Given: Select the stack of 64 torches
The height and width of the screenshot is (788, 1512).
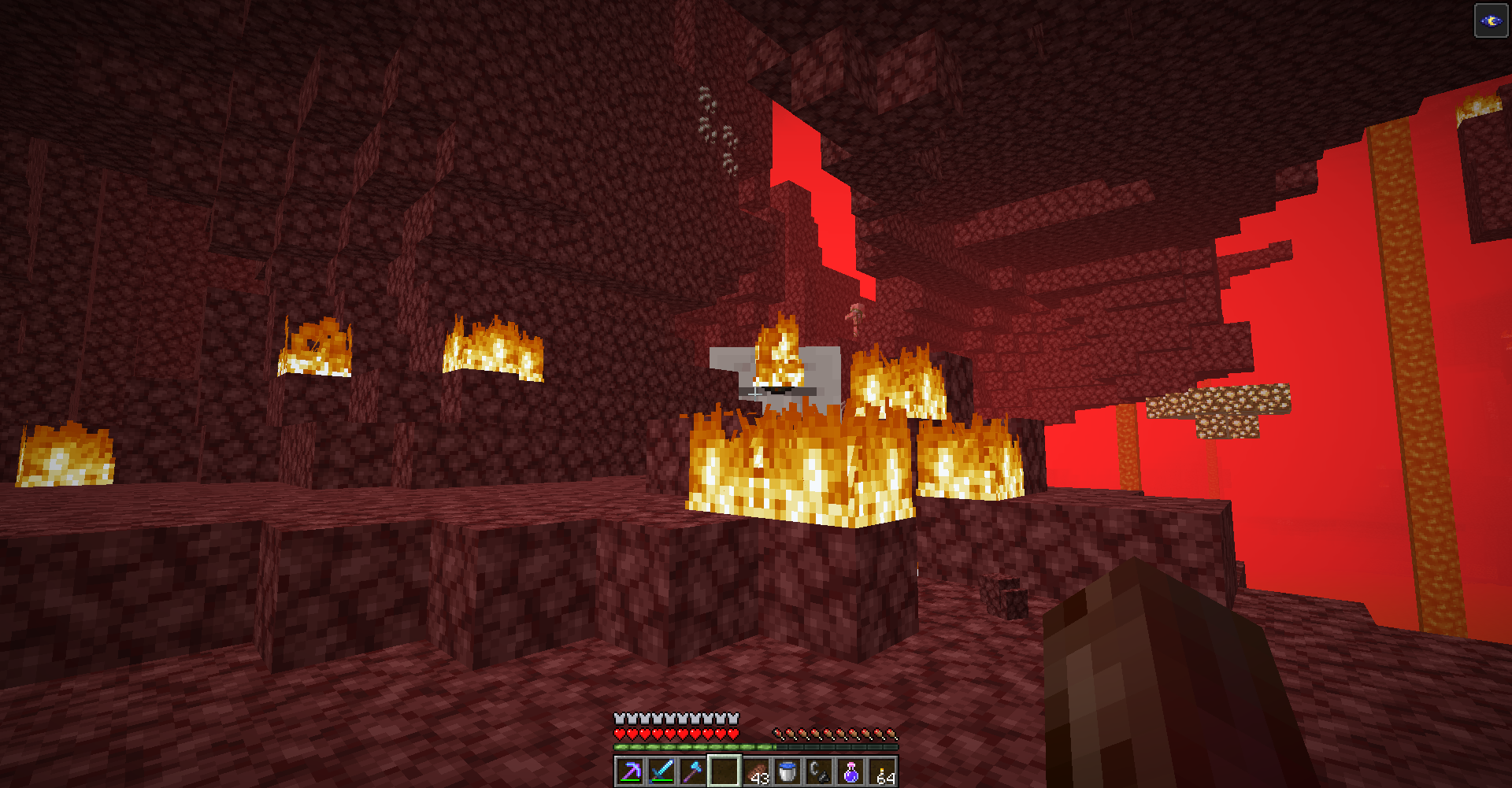Looking at the screenshot, I should [x=882, y=771].
